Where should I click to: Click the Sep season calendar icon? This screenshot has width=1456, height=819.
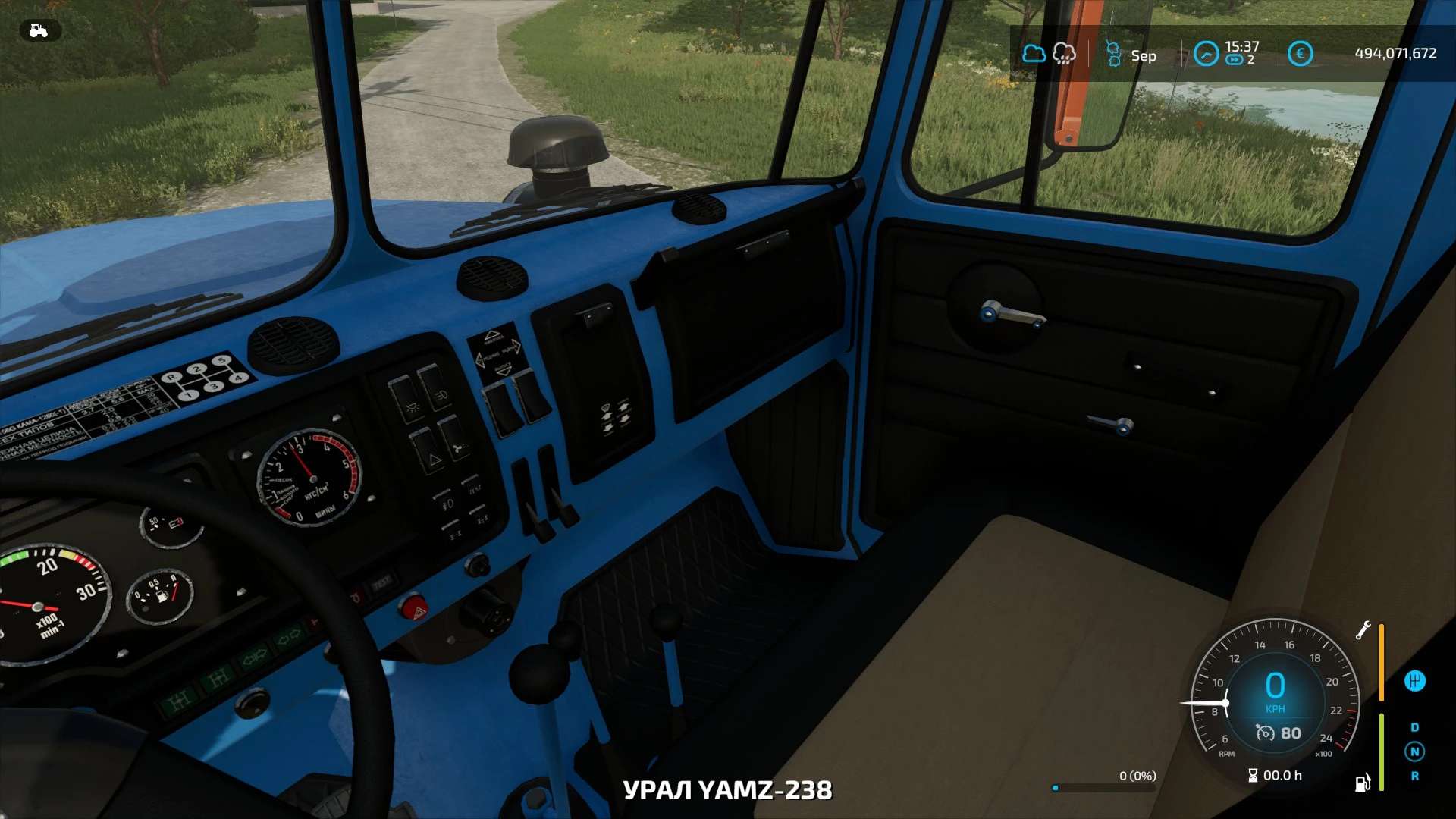(x=1113, y=55)
